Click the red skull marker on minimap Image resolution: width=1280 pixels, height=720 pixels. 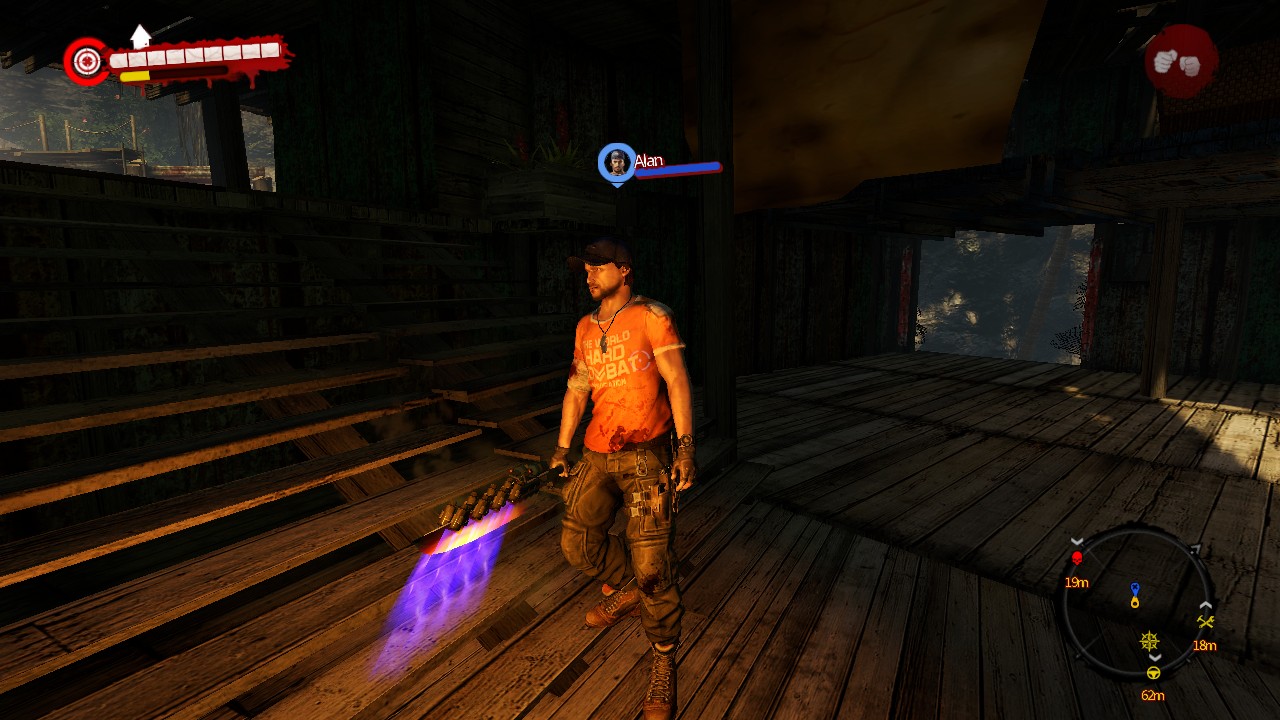point(1077,558)
